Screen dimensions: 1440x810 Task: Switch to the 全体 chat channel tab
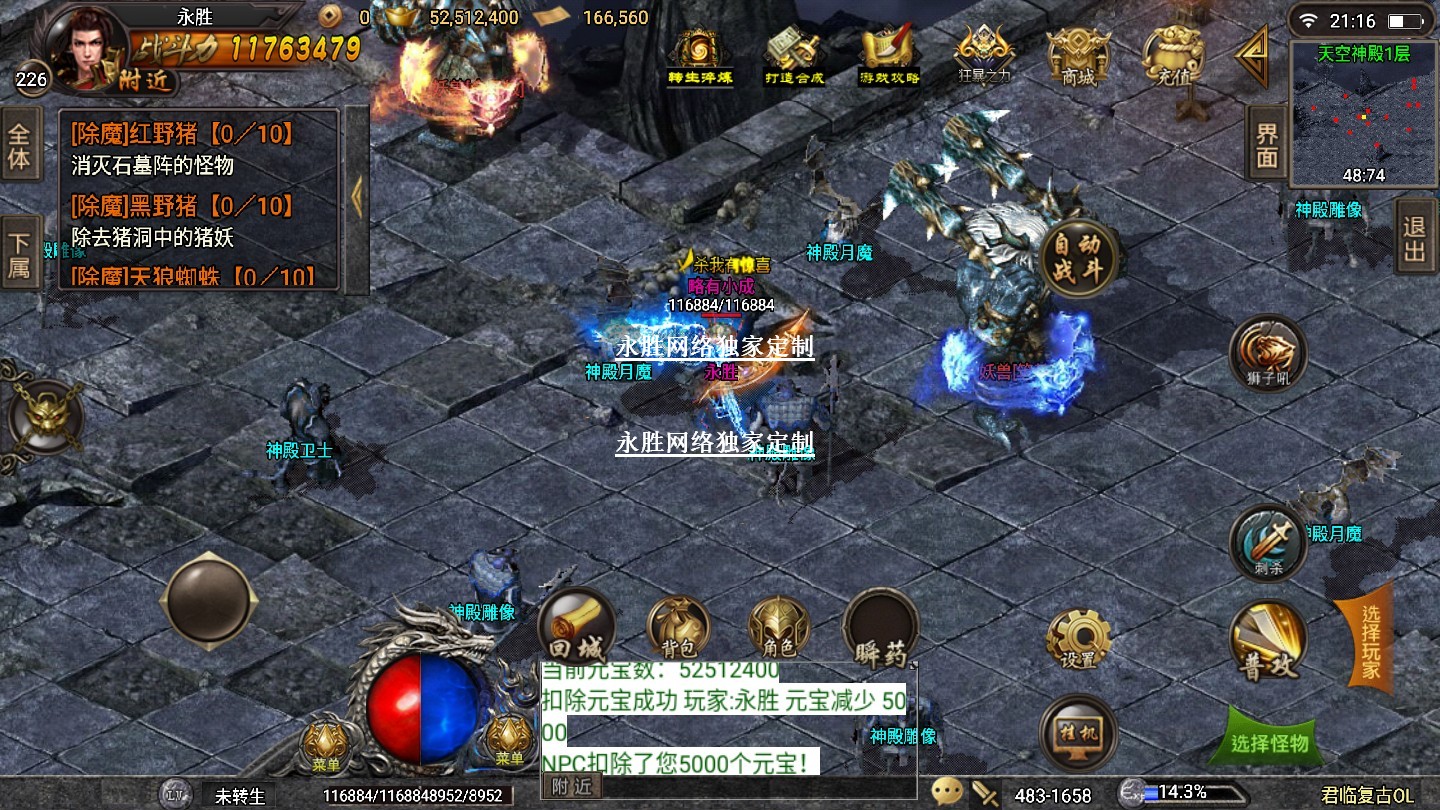20,146
